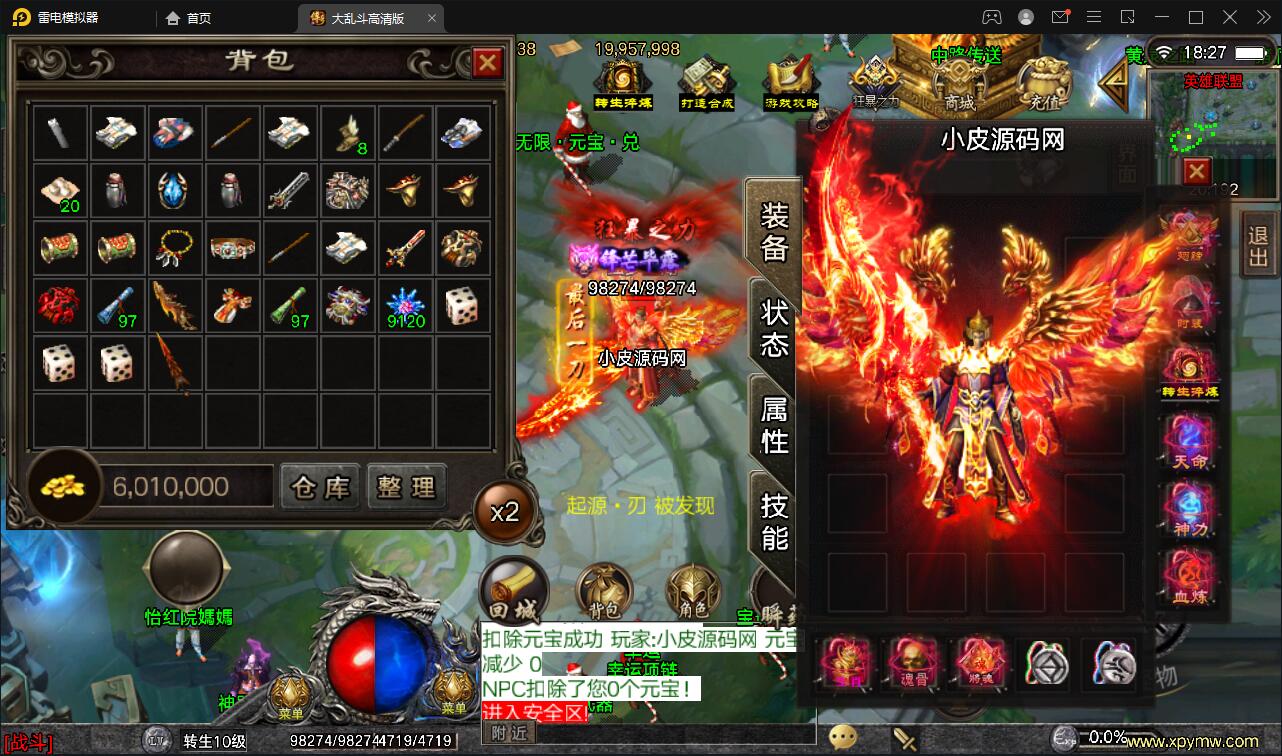This screenshot has width=1282, height=756.
Task: Select the dice item in the backpack
Action: click(x=463, y=305)
